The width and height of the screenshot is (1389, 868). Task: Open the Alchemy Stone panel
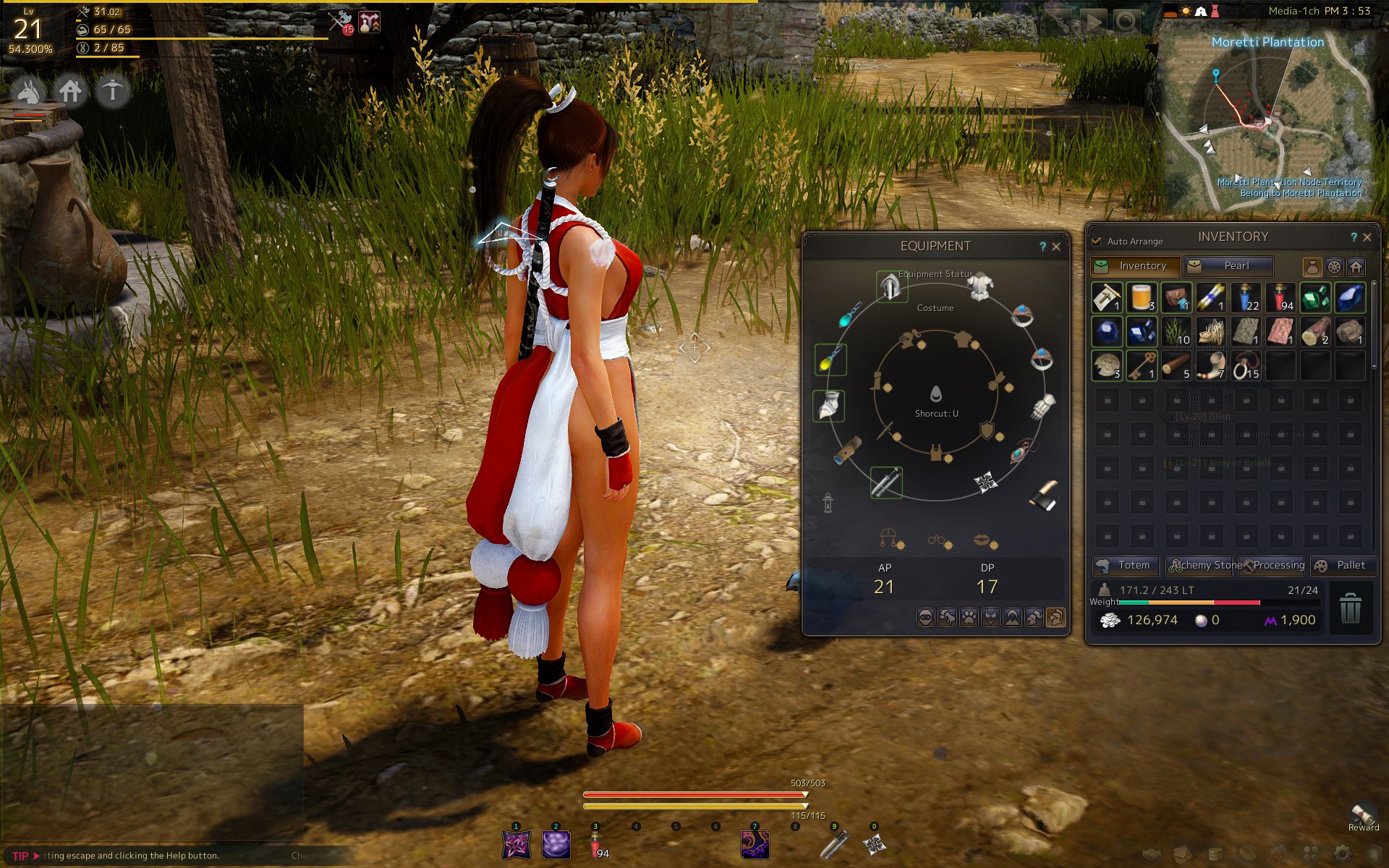click(1201, 566)
